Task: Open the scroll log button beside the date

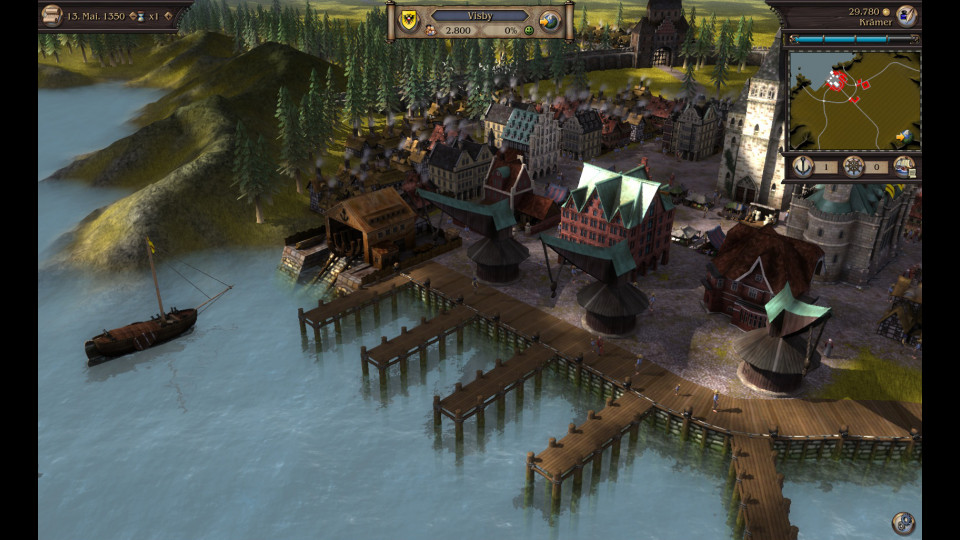Action: coord(51,15)
